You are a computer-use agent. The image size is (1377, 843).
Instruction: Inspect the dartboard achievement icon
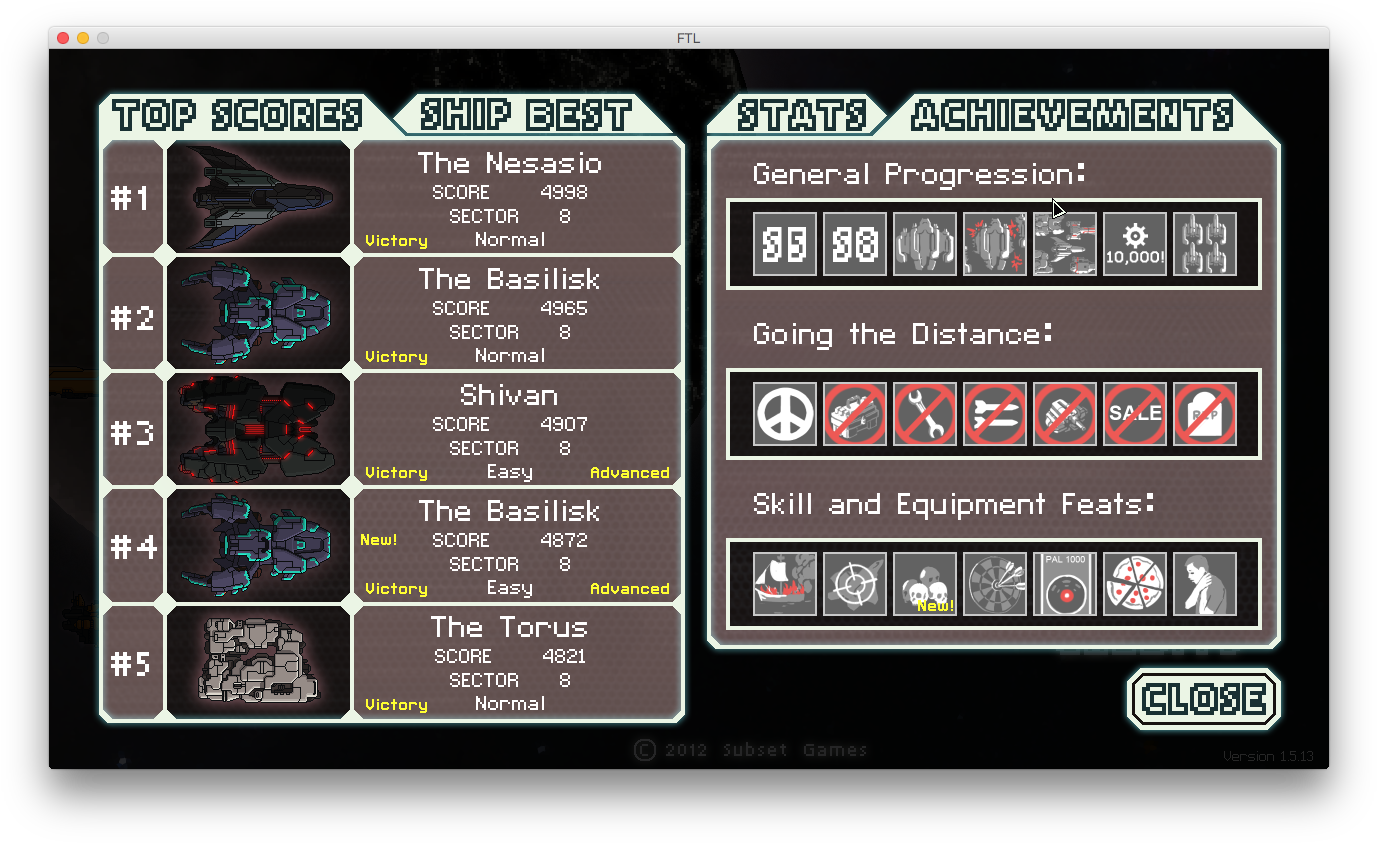tap(995, 584)
